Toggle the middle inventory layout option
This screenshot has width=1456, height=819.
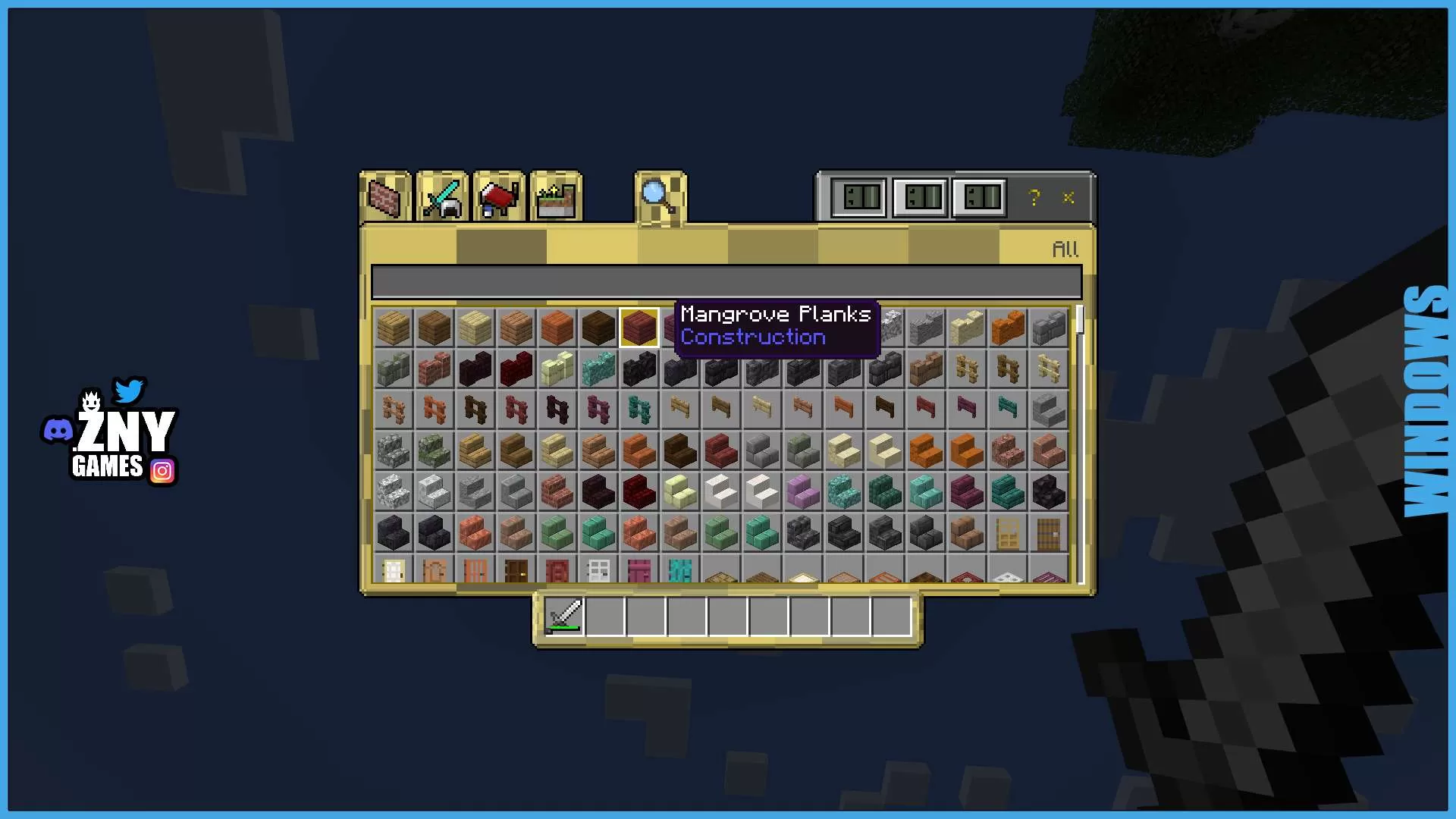click(x=920, y=198)
